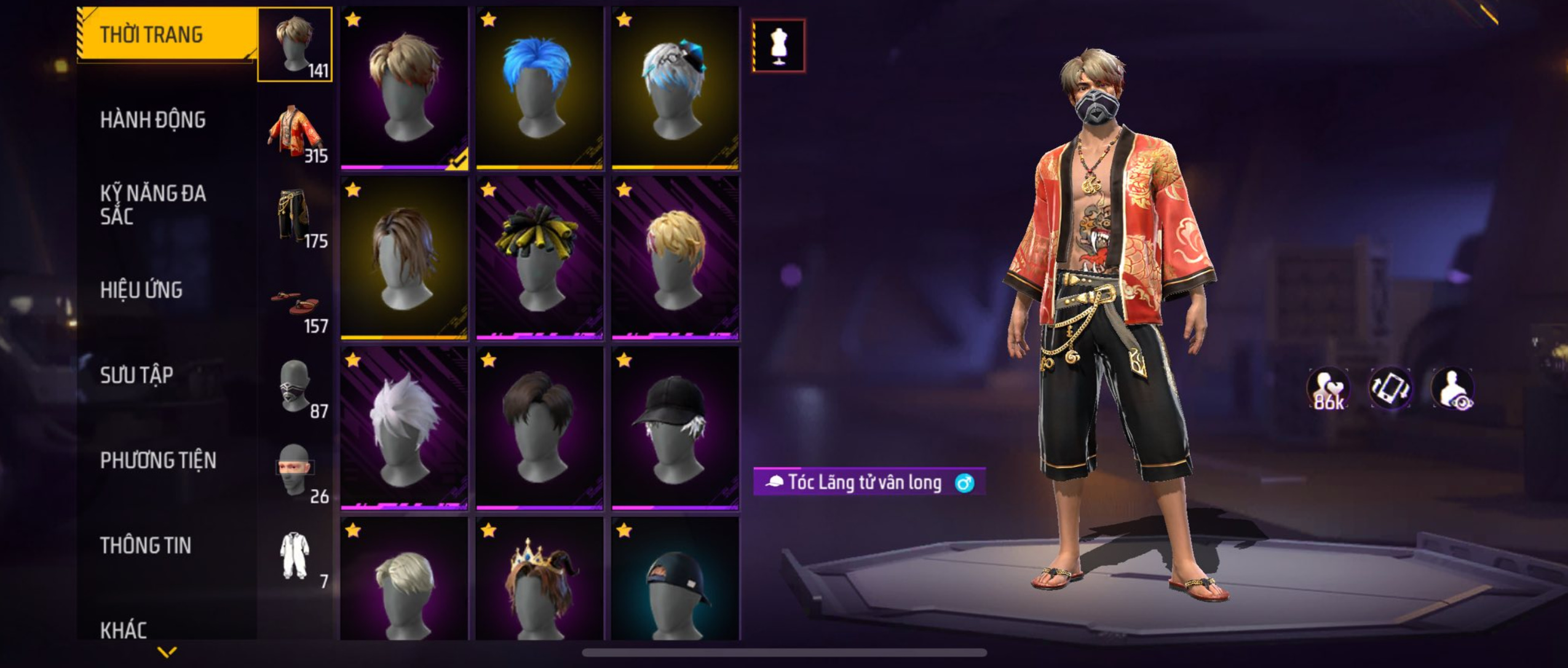Image resolution: width=1568 pixels, height=668 pixels.
Task: Choose the white spiky hair item
Action: pyautogui.click(x=404, y=428)
